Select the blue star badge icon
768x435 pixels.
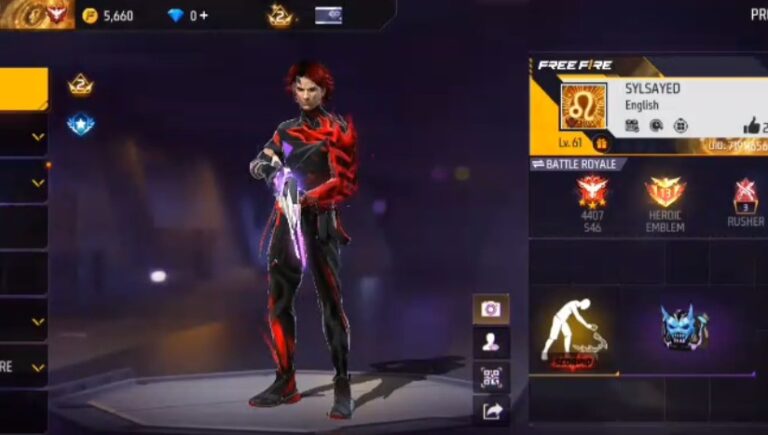pyautogui.click(x=81, y=124)
